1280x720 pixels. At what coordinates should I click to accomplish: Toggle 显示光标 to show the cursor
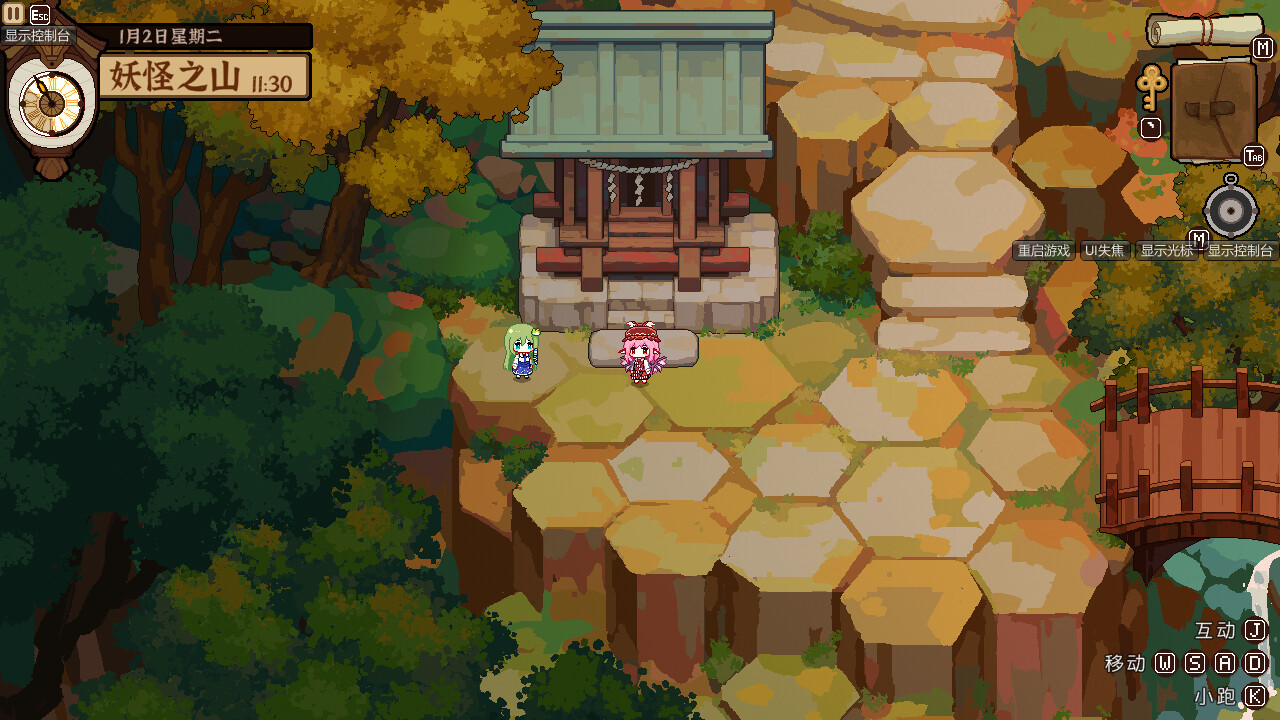(x=1168, y=250)
